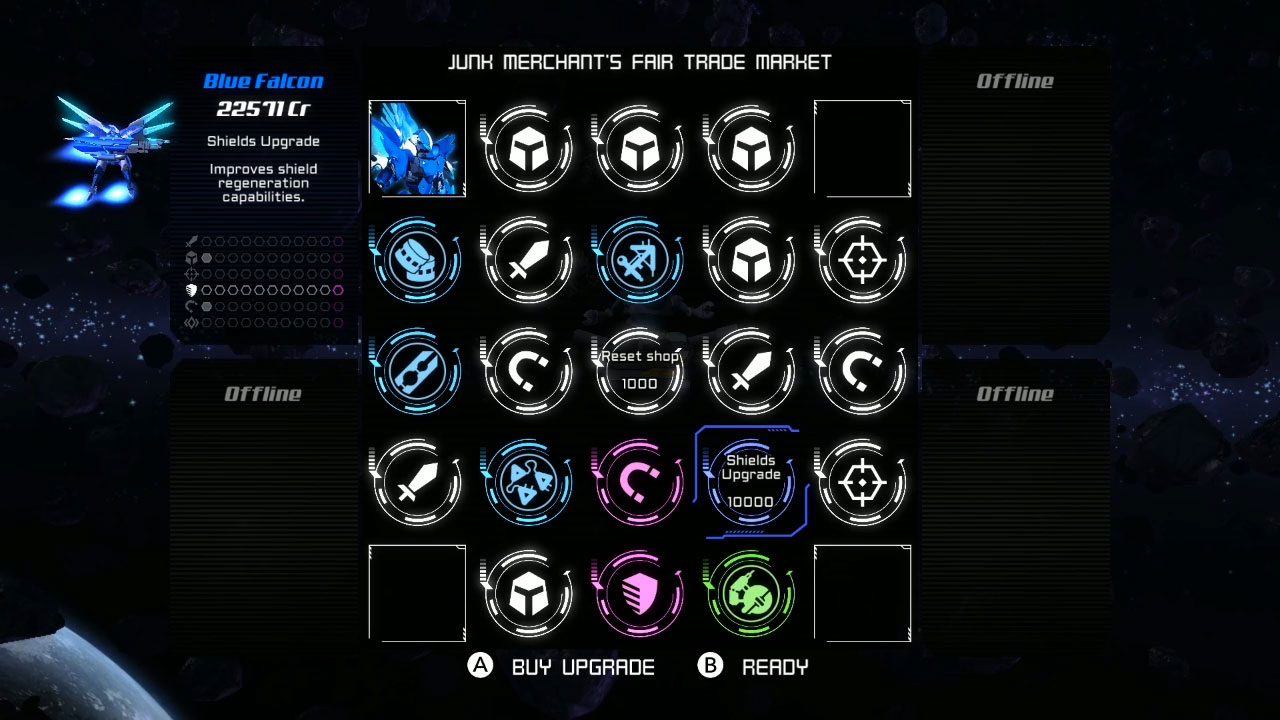Click the targeting reticle icon in the fourth row
The width and height of the screenshot is (1280, 720).
[861, 482]
